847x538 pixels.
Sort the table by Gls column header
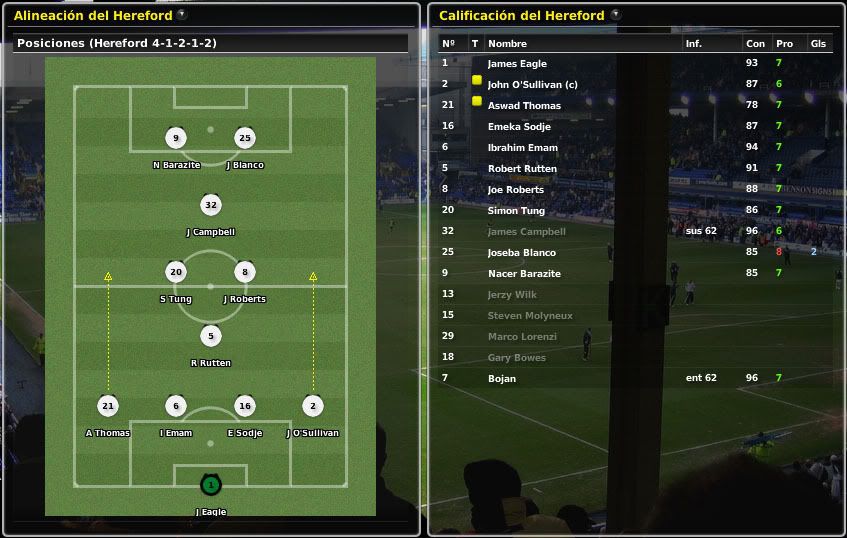[x=818, y=44]
